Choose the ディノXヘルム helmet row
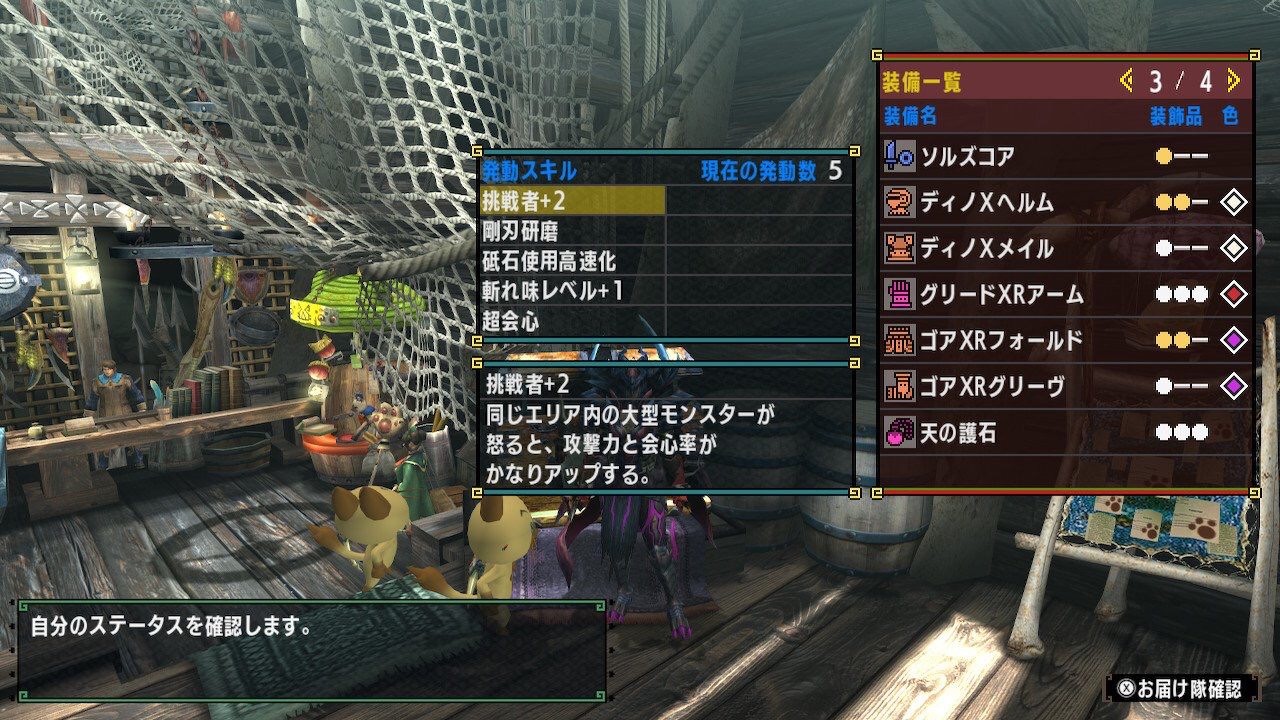Image resolution: width=1280 pixels, height=720 pixels. 1065,202
